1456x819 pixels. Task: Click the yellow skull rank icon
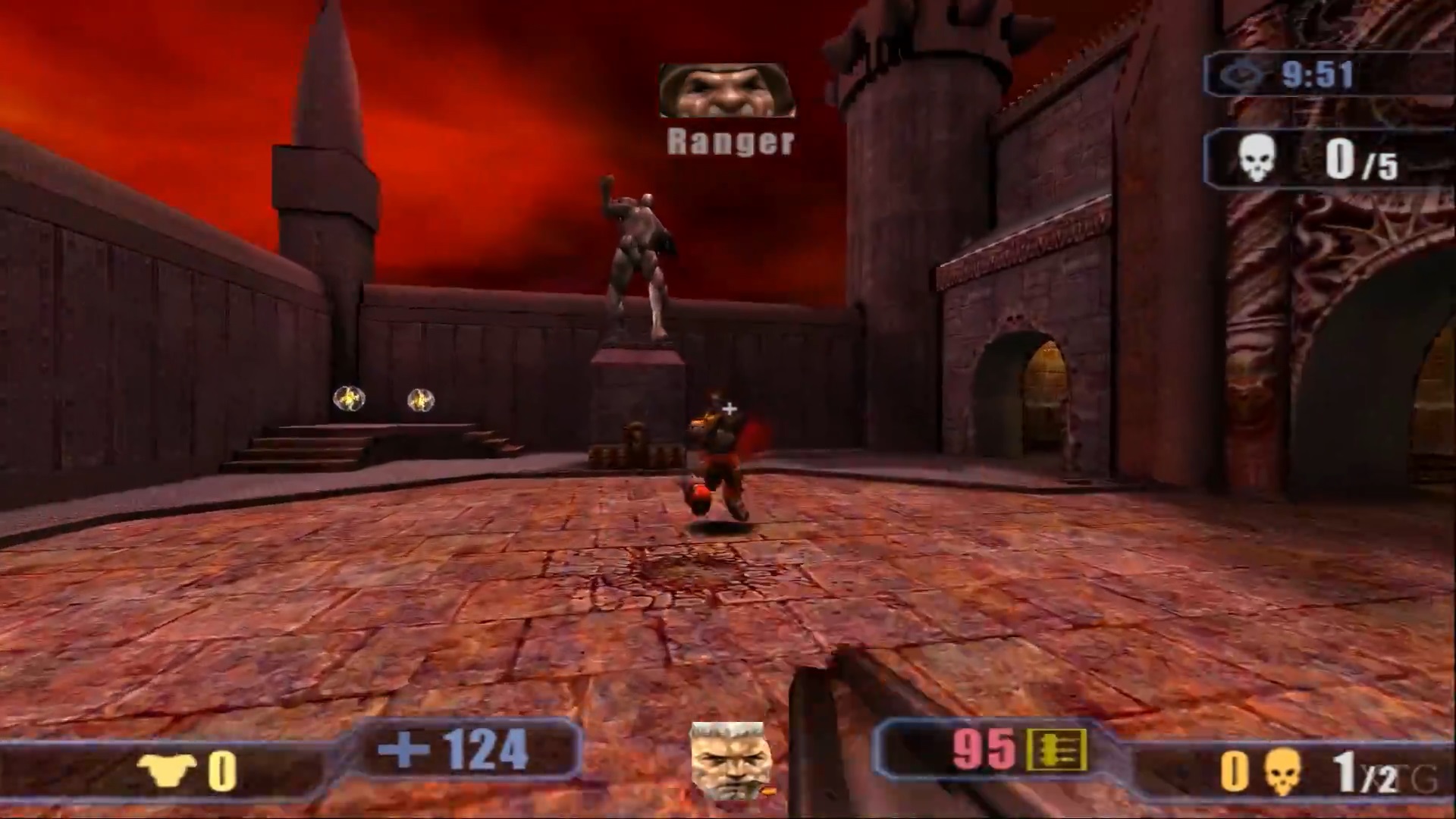pyautogui.click(x=1282, y=772)
